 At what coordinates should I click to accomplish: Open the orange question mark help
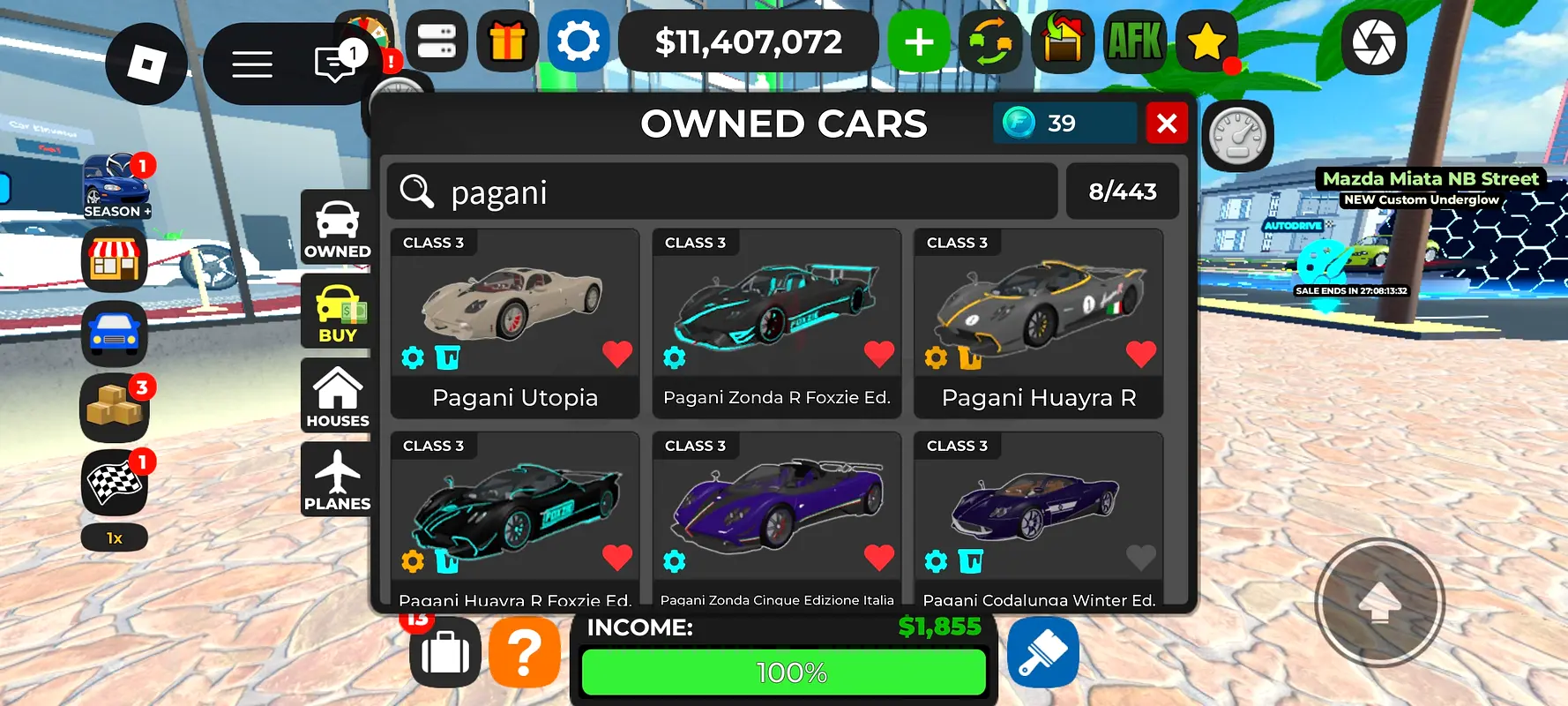[x=525, y=653]
